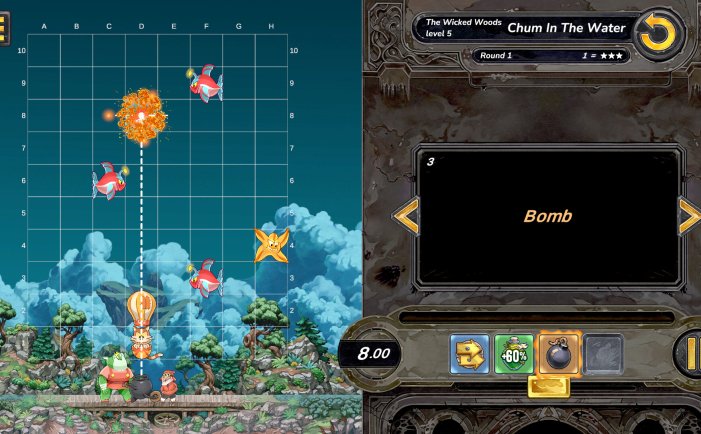Select the Bomb item slot
Viewport: 701px width, 434px height.
(559, 354)
